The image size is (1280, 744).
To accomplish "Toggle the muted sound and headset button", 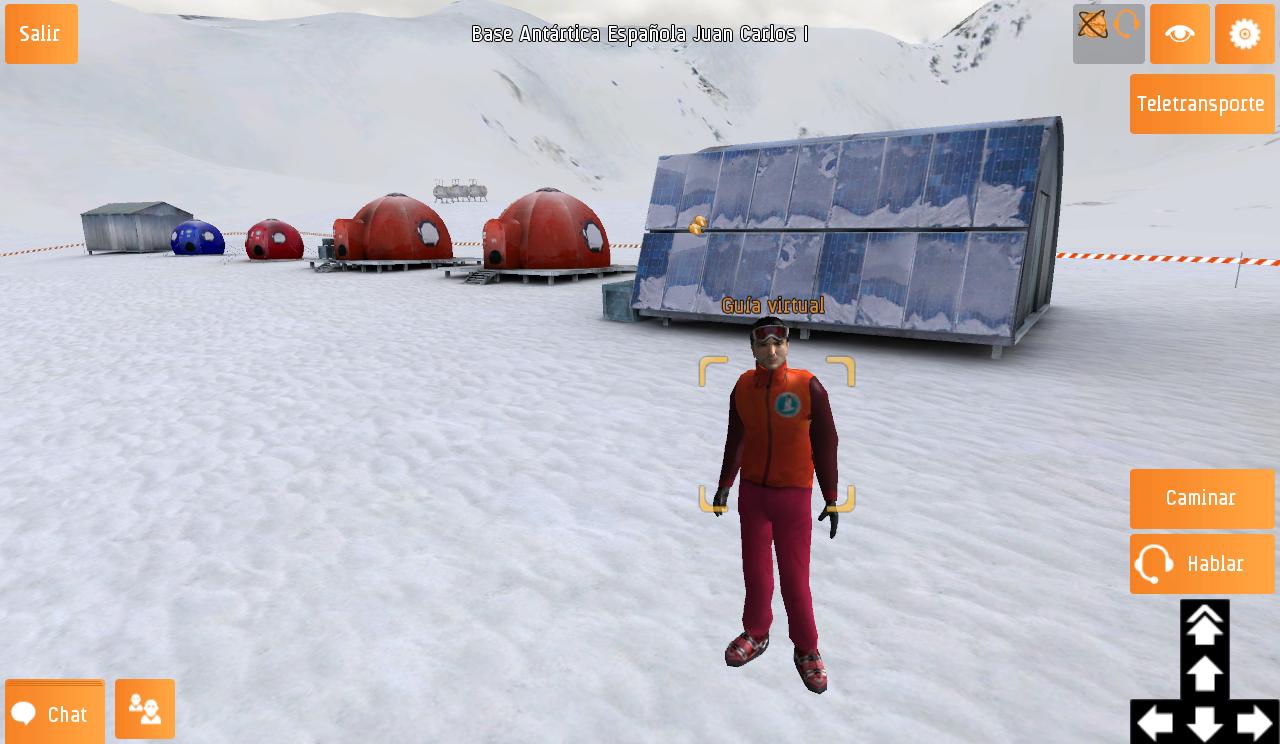I will click(1108, 34).
